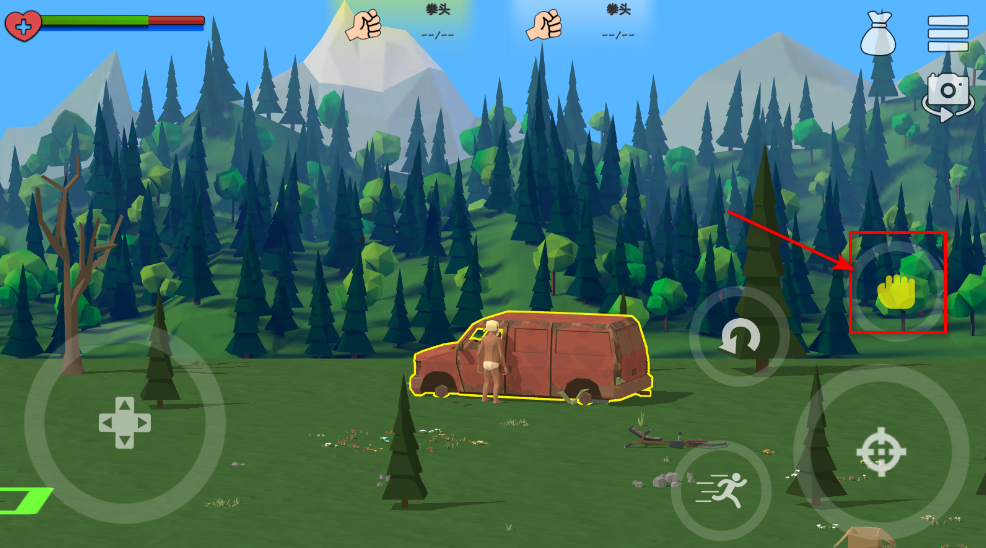986x548 pixels.
Task: Click the heart health icon
Action: point(23,24)
